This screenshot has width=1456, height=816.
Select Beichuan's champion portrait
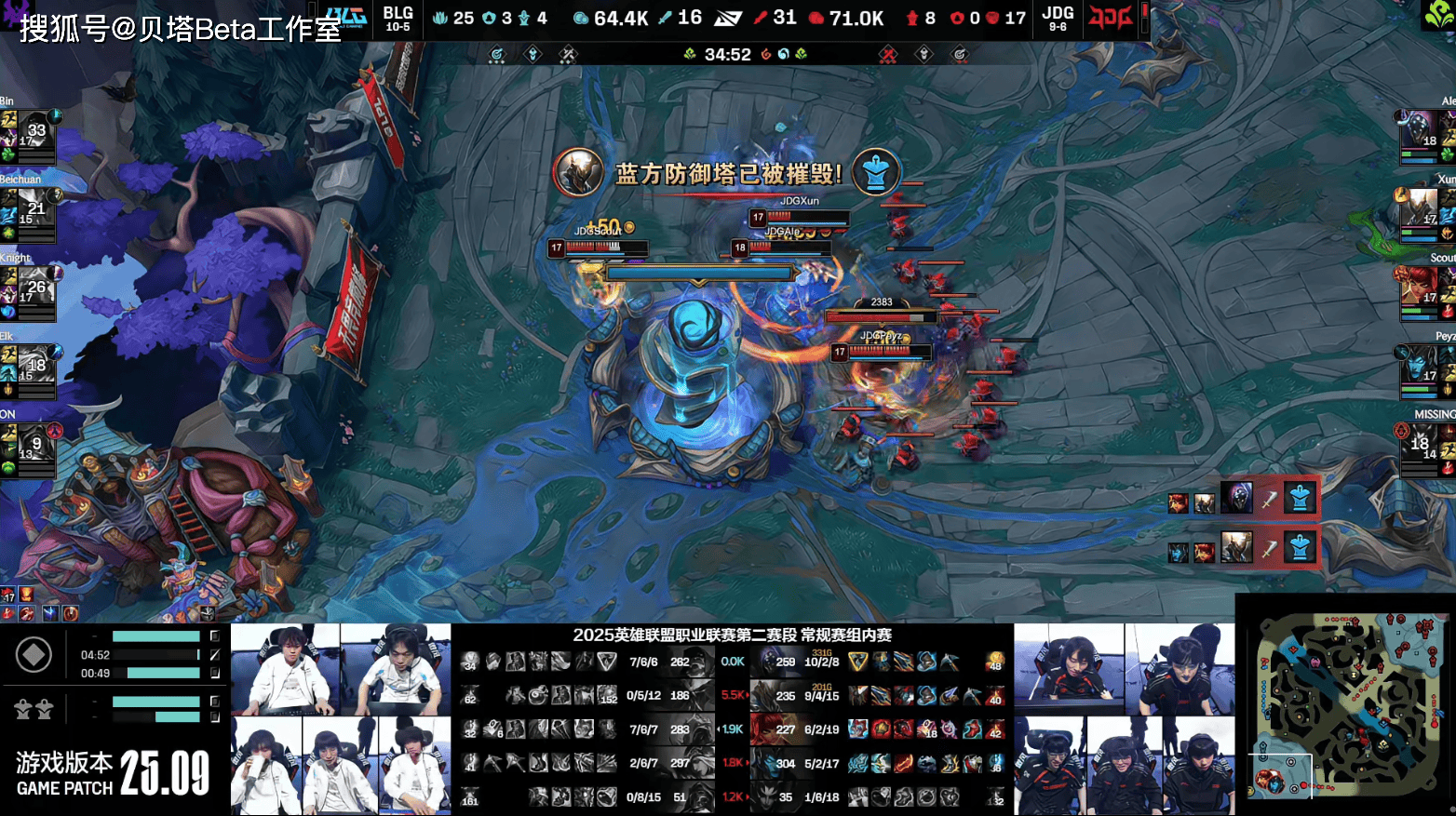34,214
